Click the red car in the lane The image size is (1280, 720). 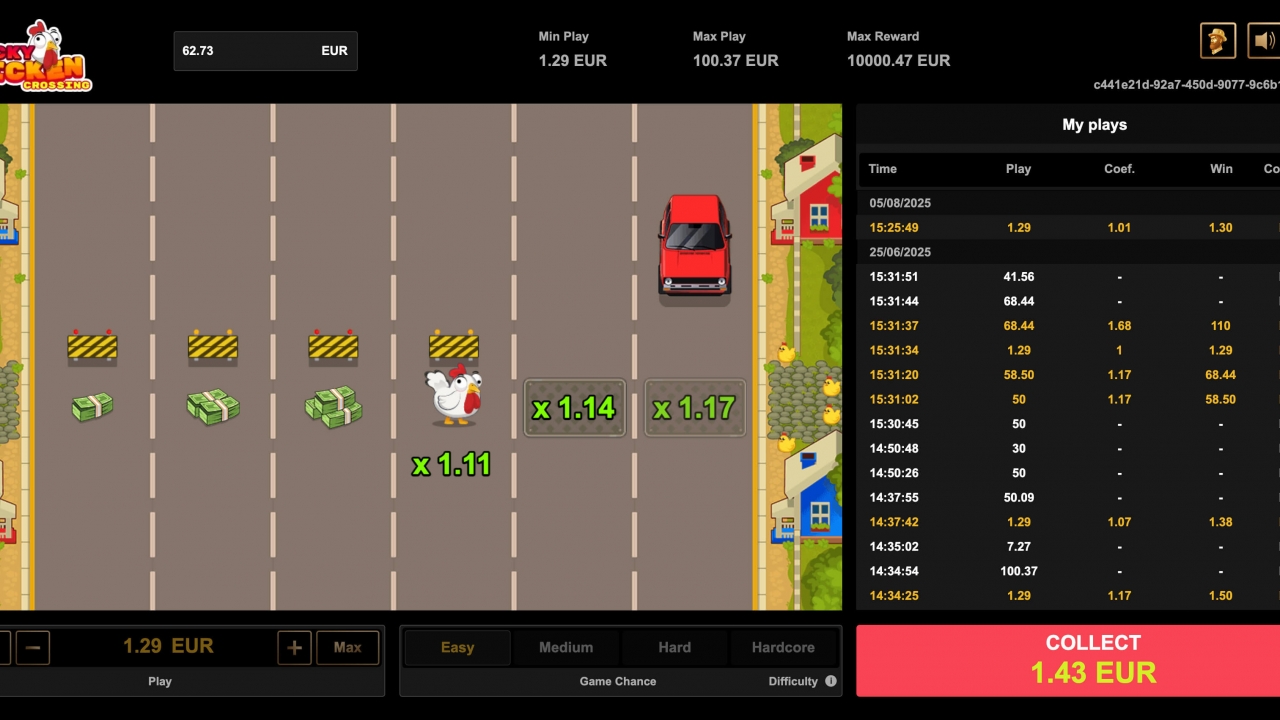[x=694, y=247]
